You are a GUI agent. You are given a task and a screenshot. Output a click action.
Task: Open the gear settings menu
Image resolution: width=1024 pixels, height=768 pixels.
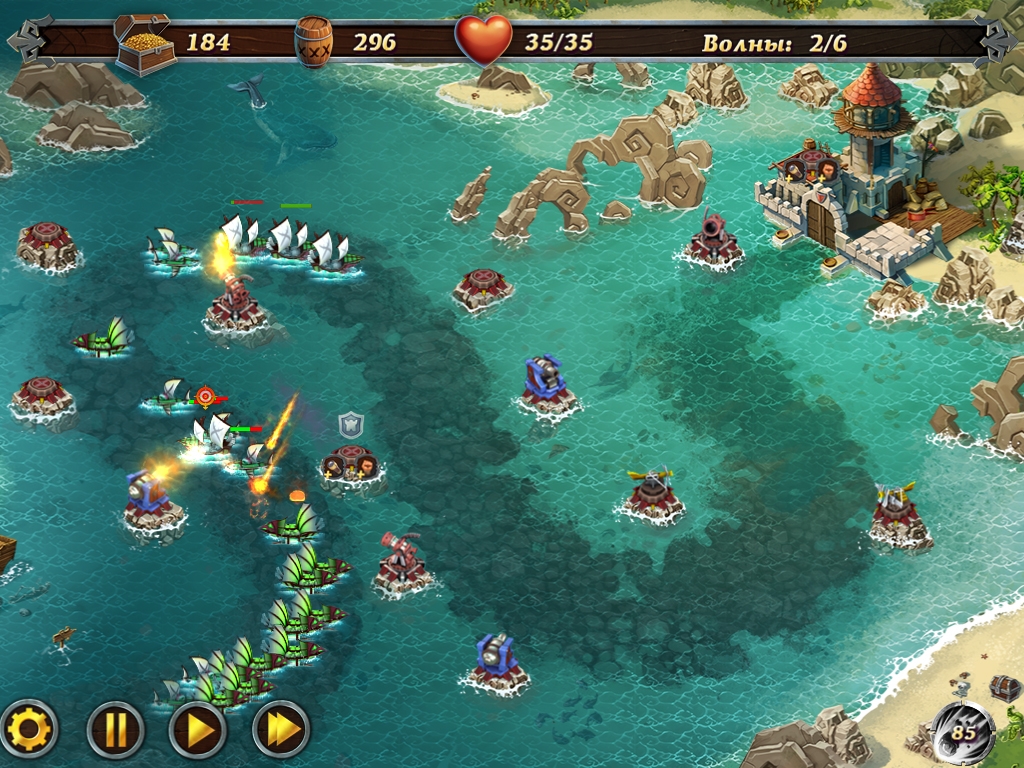pyautogui.click(x=29, y=729)
